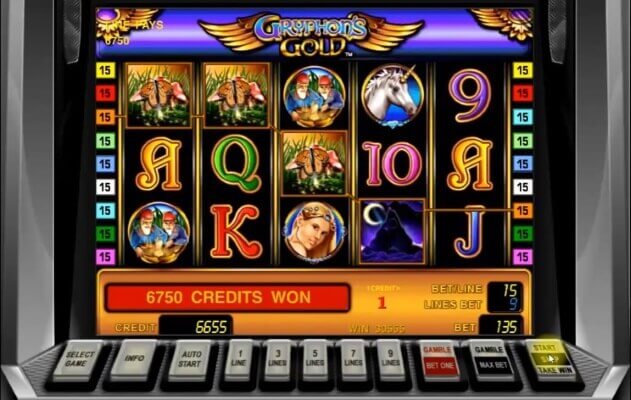
Task: Pick the 7 Lines button
Action: click(351, 359)
